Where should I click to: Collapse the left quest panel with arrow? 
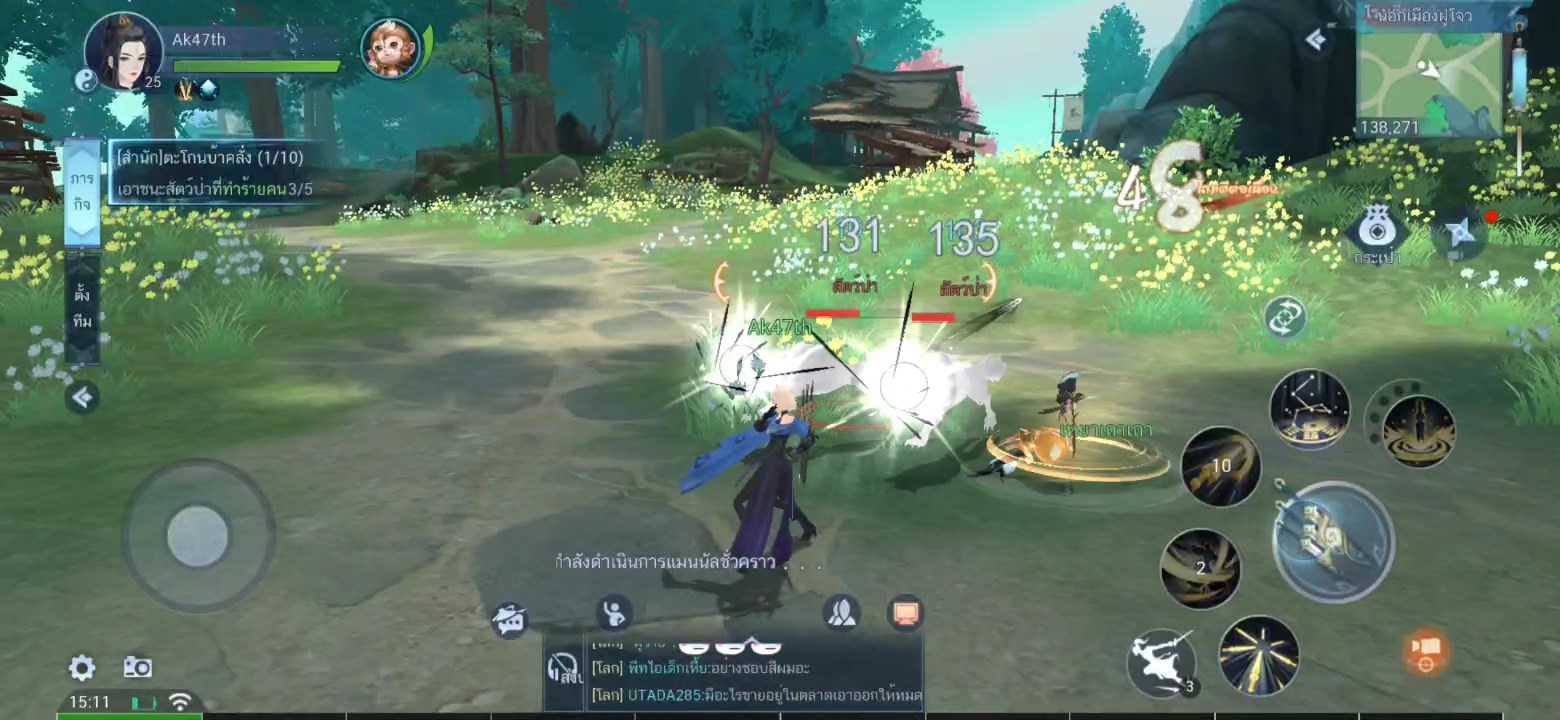(x=82, y=398)
